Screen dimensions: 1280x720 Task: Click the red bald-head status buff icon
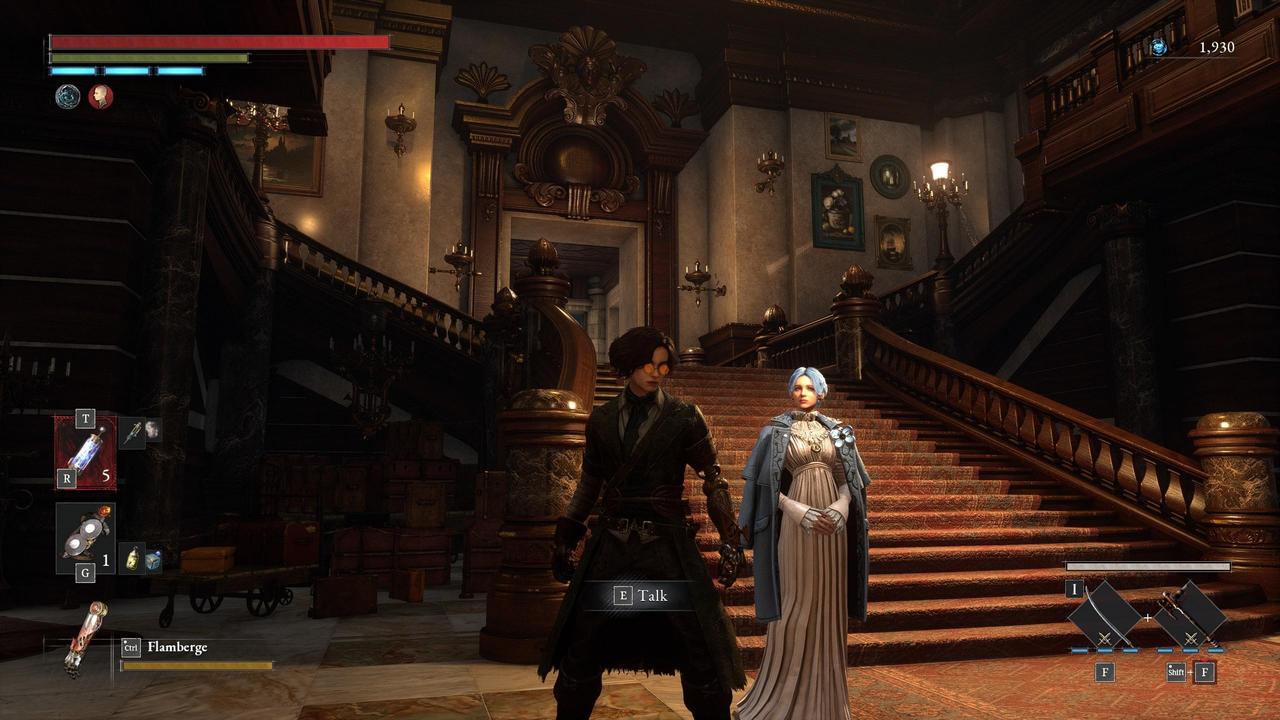pos(100,96)
